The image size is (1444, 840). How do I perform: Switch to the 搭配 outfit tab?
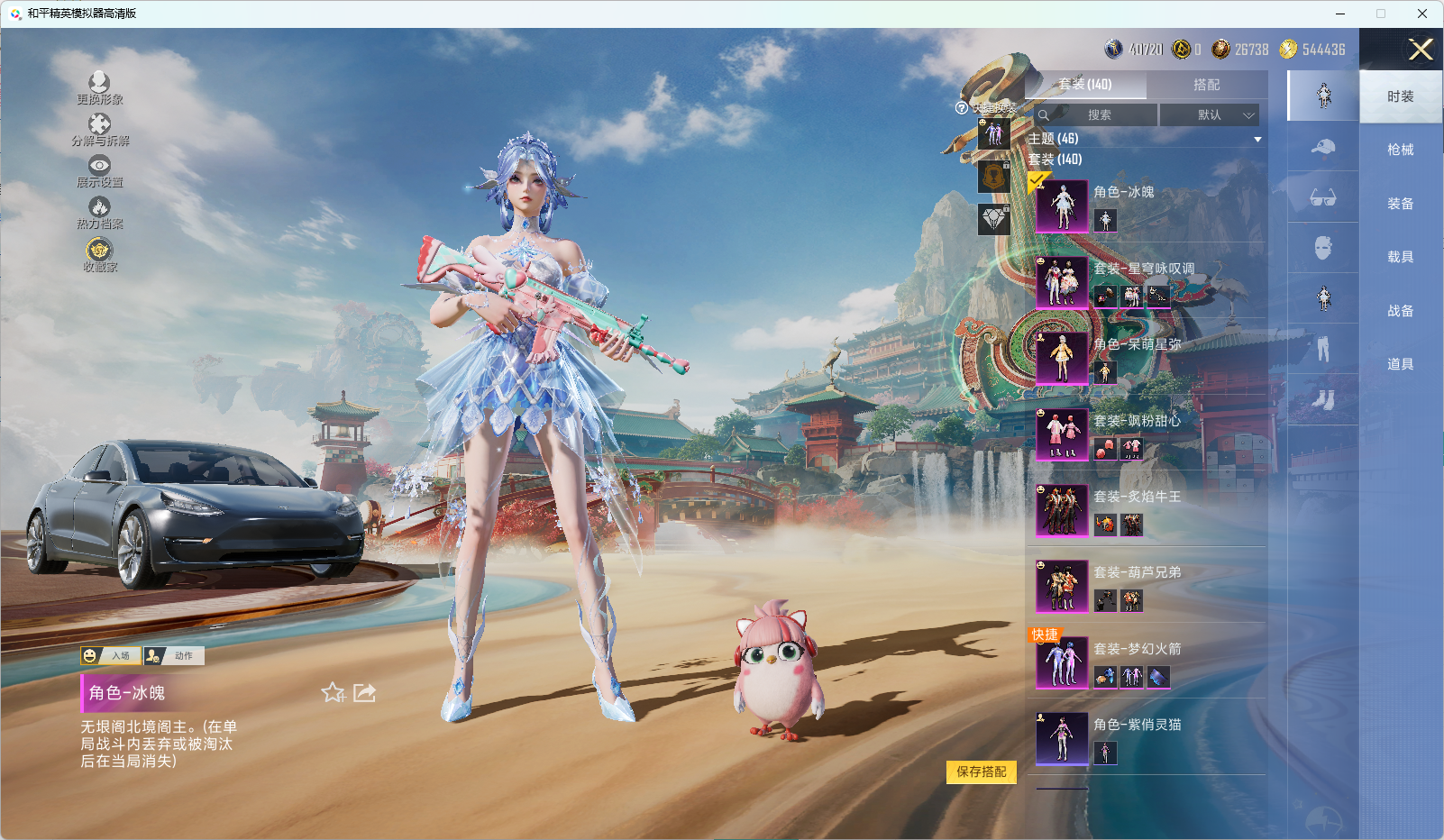point(1206,85)
